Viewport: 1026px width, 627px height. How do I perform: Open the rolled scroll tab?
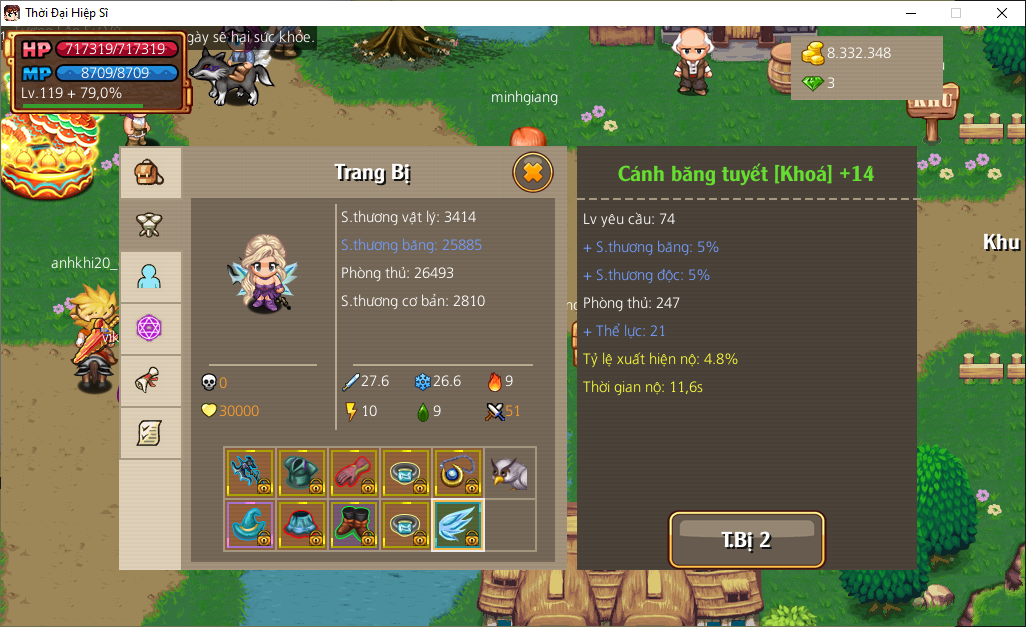click(x=150, y=381)
